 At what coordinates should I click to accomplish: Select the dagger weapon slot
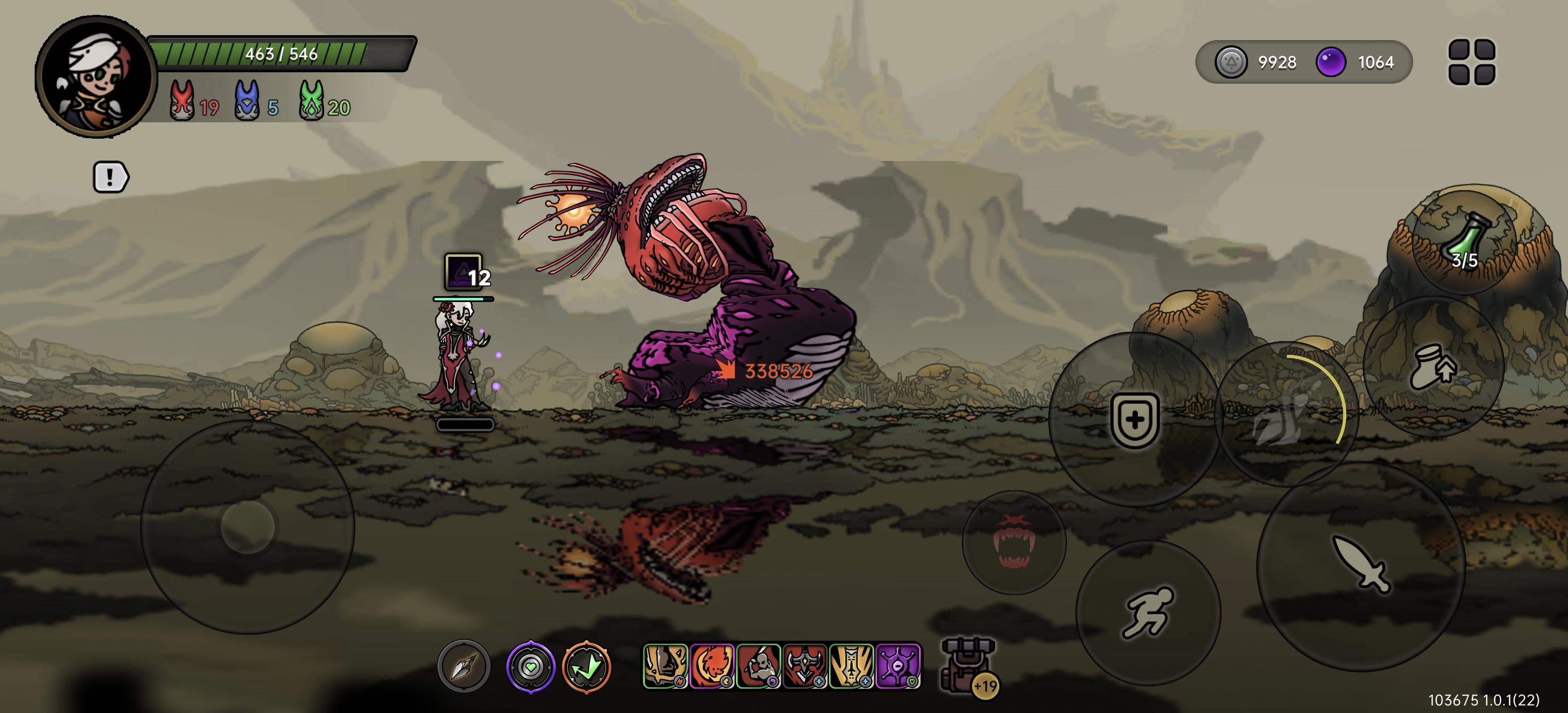[x=464, y=667]
